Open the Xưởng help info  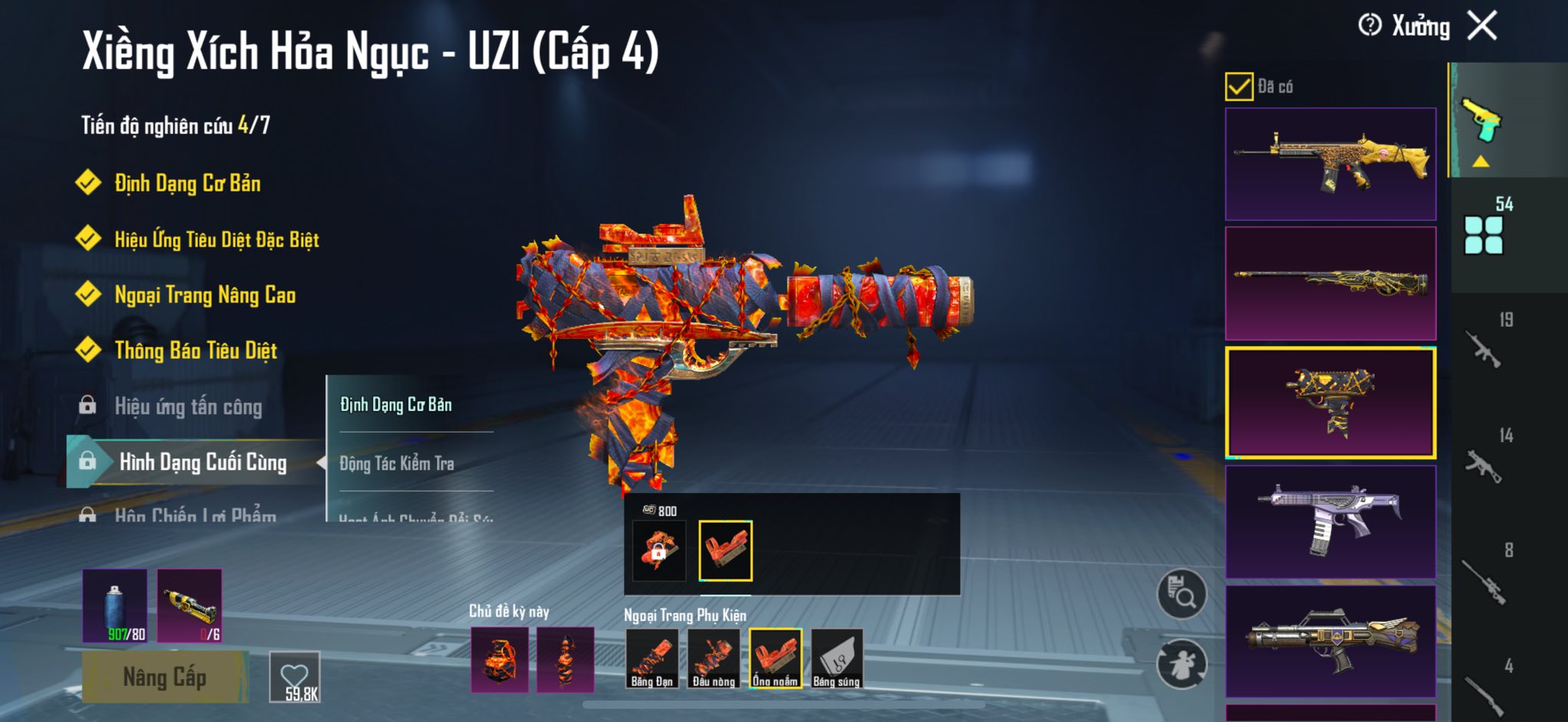pyautogui.click(x=1370, y=25)
